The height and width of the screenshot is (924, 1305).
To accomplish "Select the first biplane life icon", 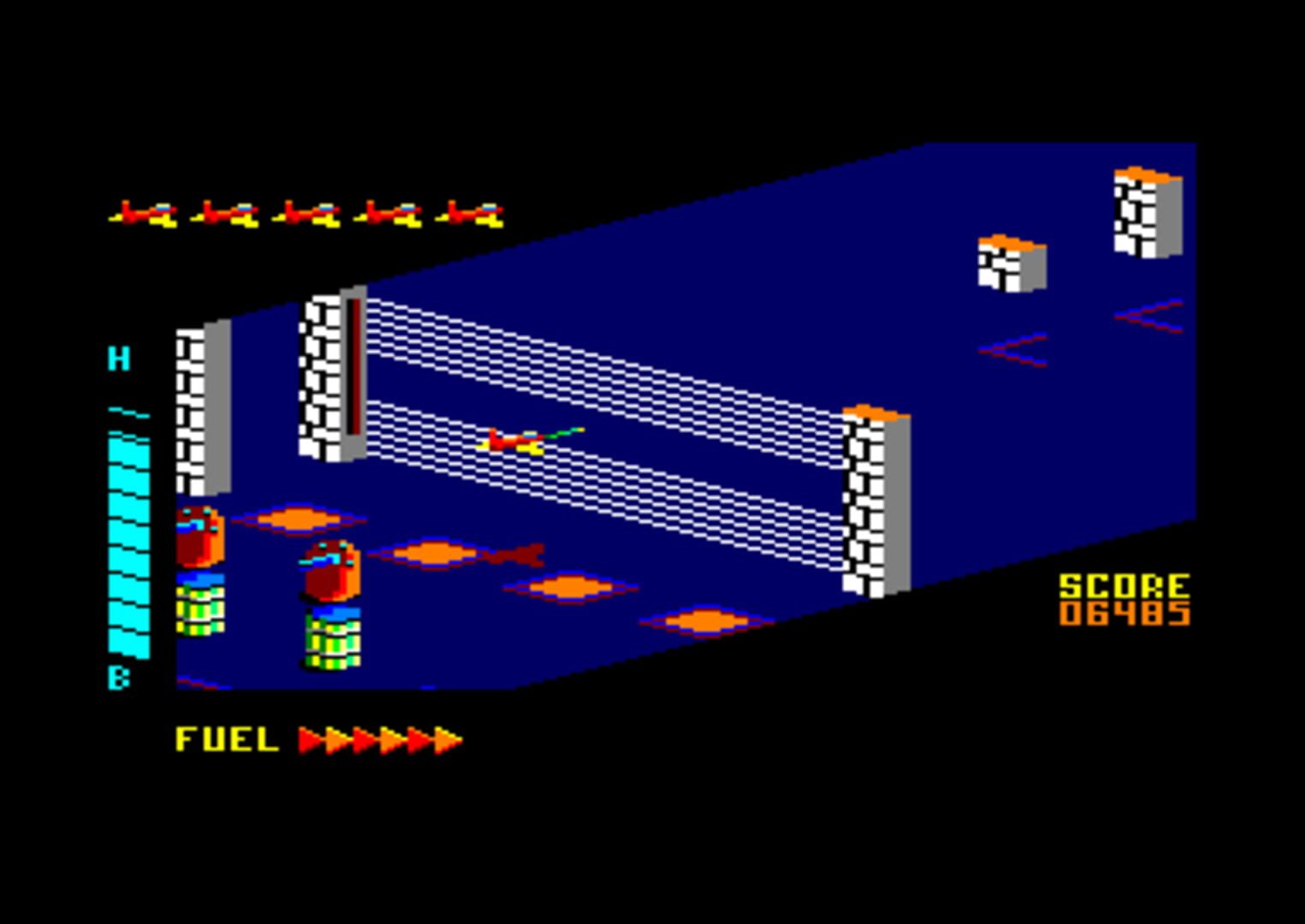I will (145, 212).
